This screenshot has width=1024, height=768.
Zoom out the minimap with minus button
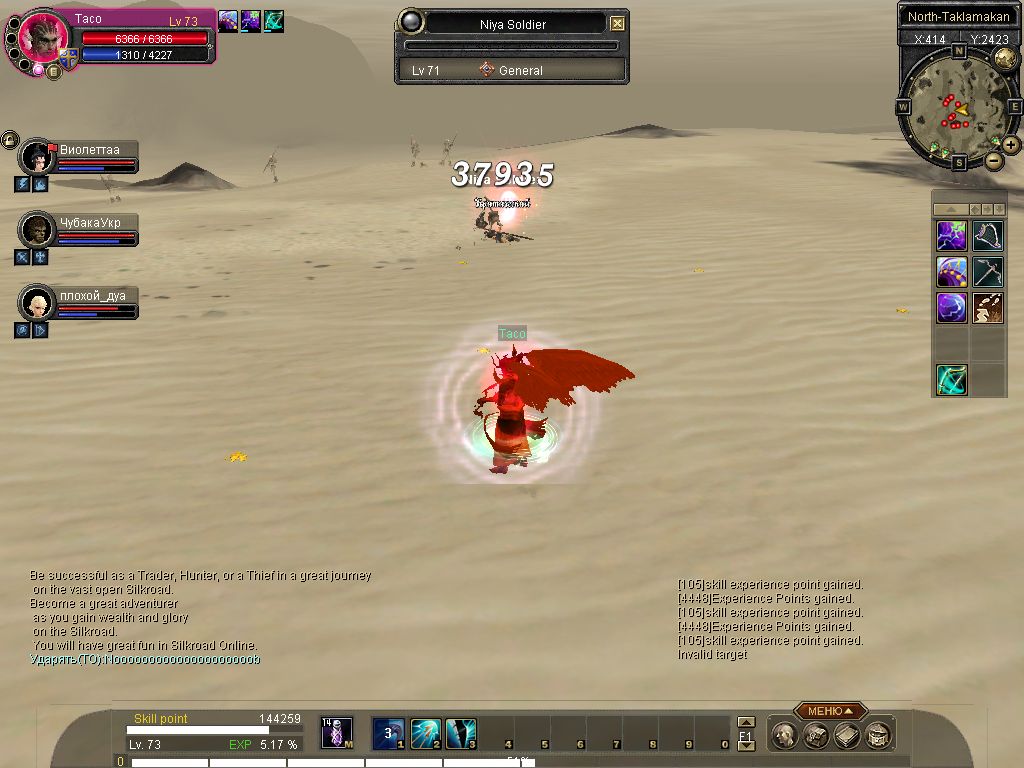click(x=994, y=160)
